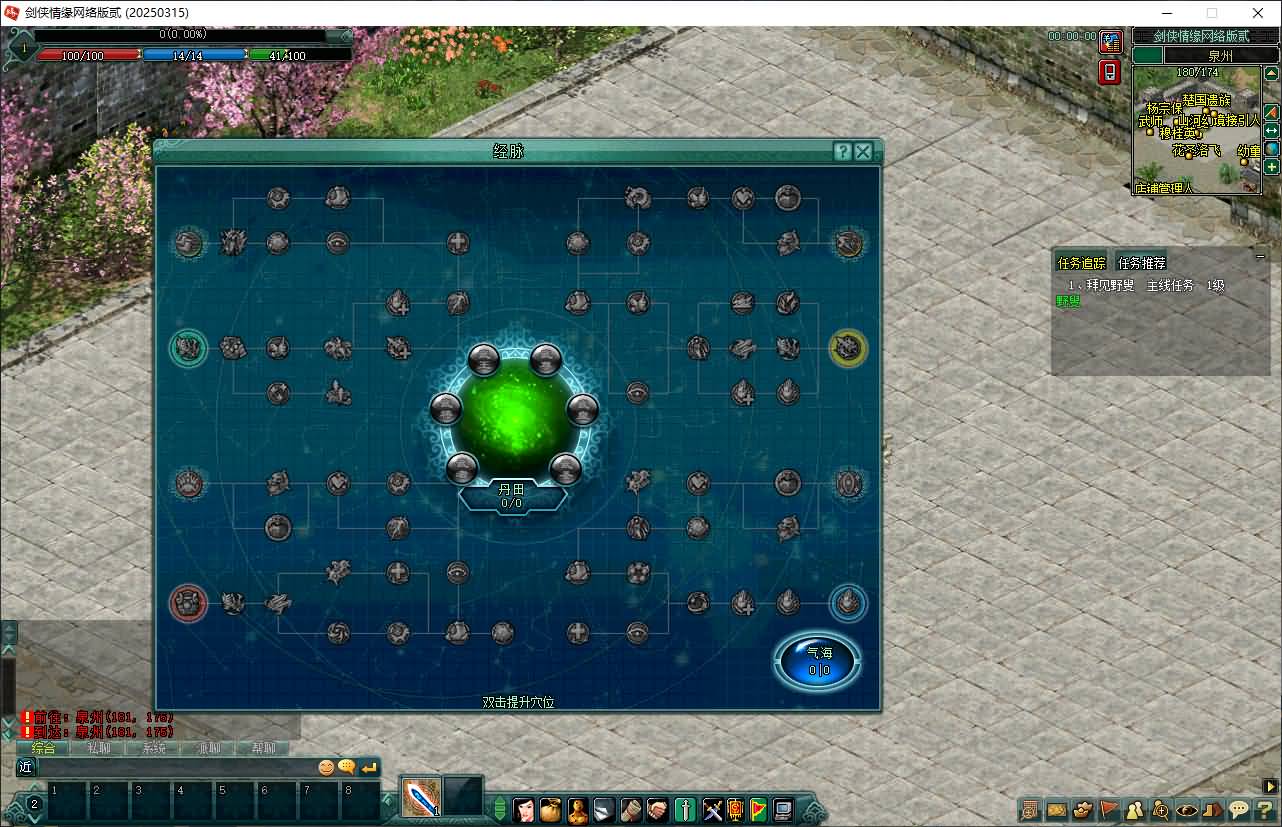This screenshot has width=1282, height=827.
Task: Click the minimap's green plus button
Action: click(x=1272, y=167)
